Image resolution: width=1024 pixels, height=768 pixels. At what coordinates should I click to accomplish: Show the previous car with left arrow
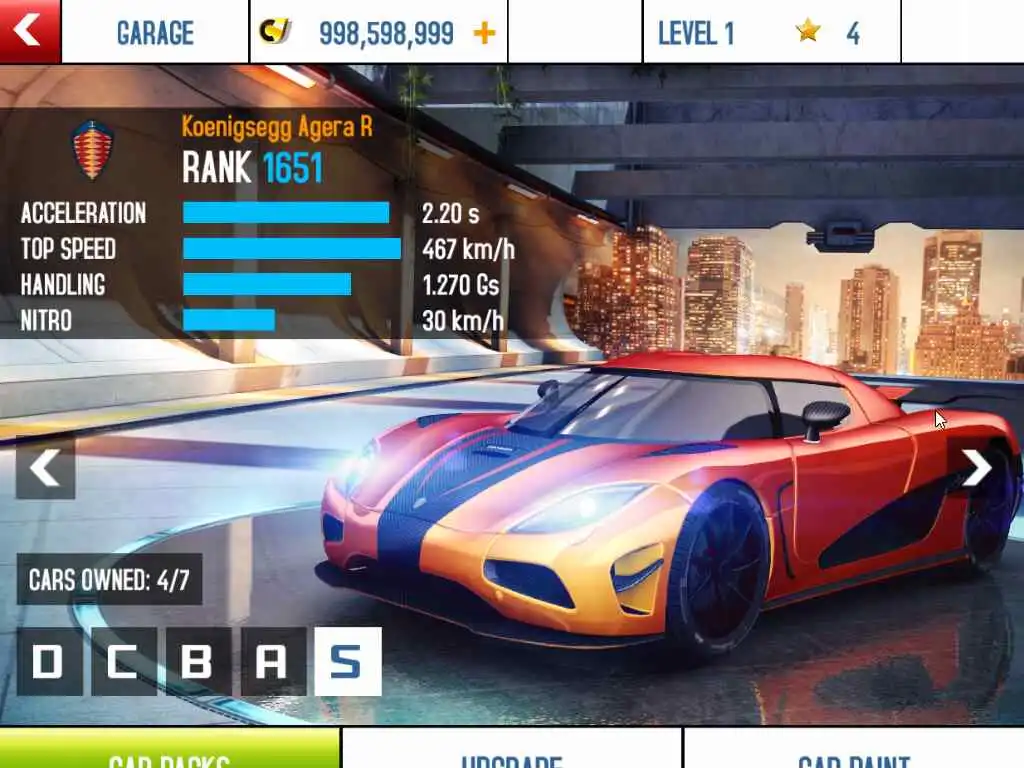click(45, 468)
